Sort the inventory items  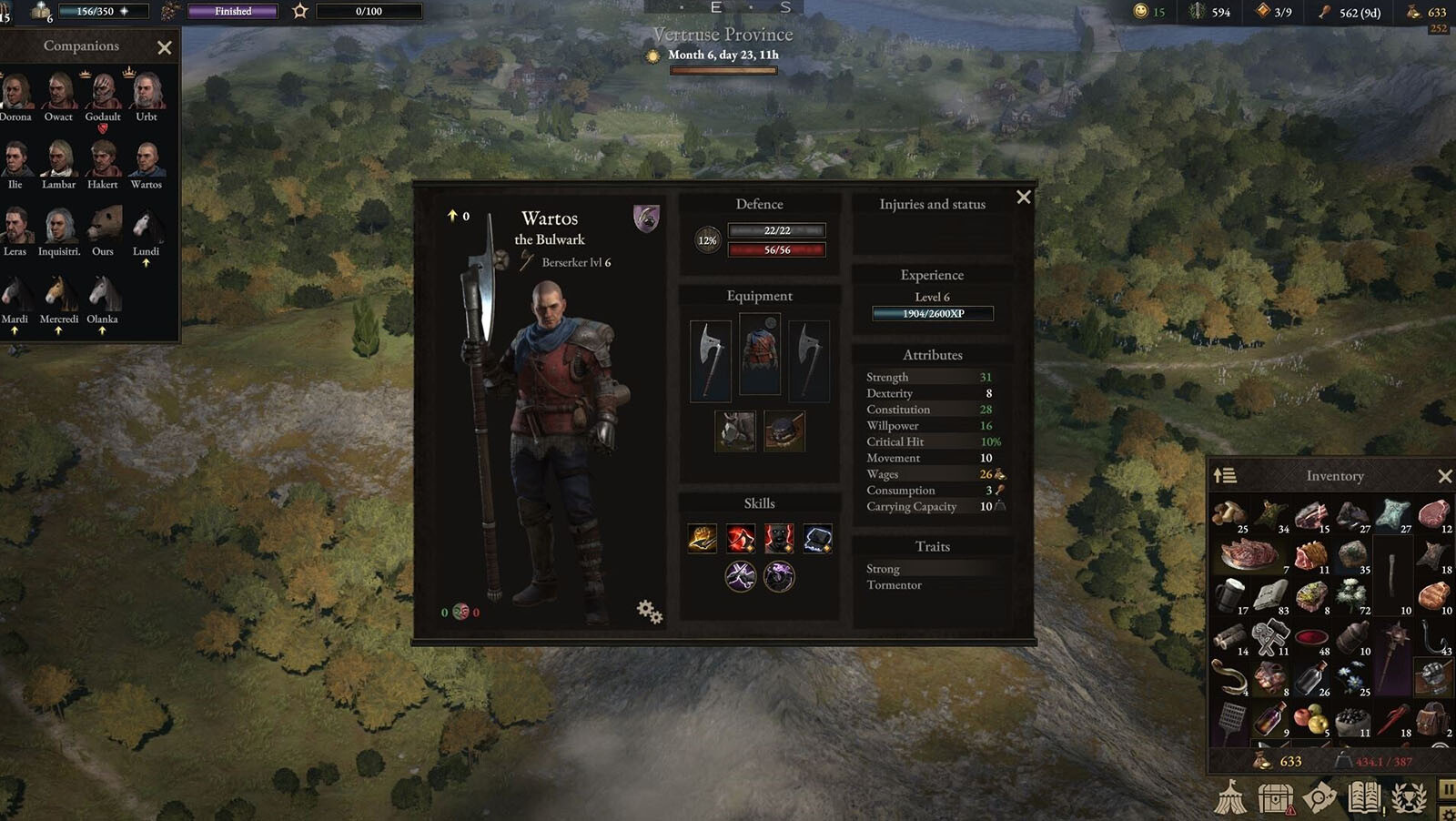point(1225,475)
